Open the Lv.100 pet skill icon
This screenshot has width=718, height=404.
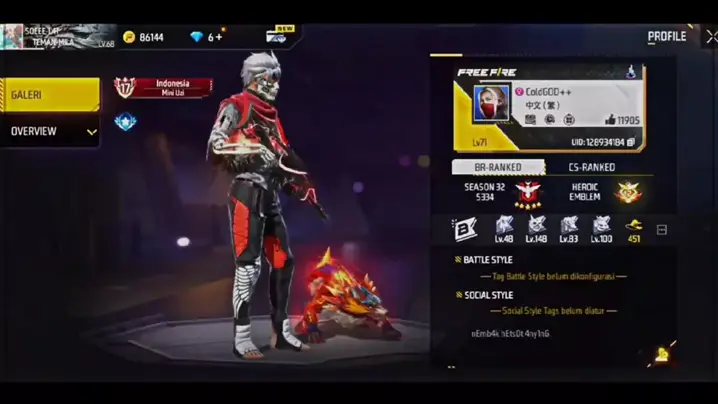point(601,225)
